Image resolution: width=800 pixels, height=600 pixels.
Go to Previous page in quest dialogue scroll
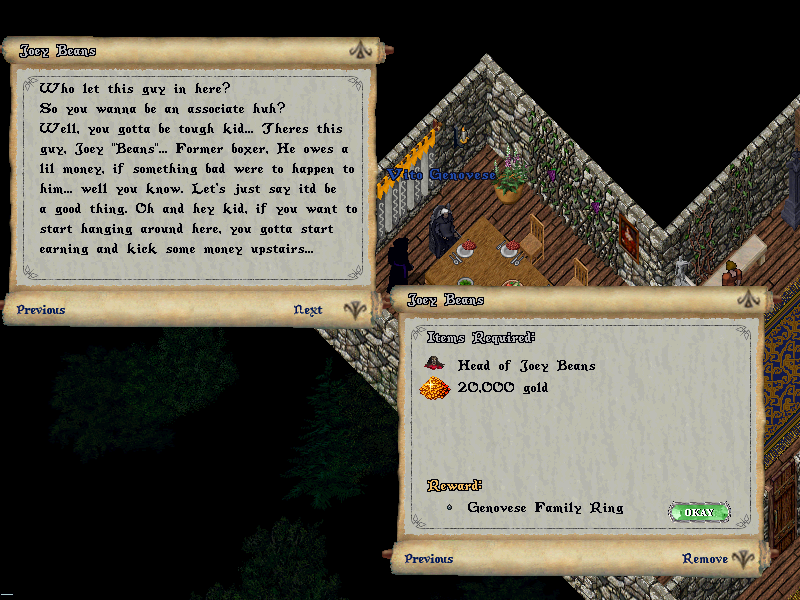click(41, 310)
